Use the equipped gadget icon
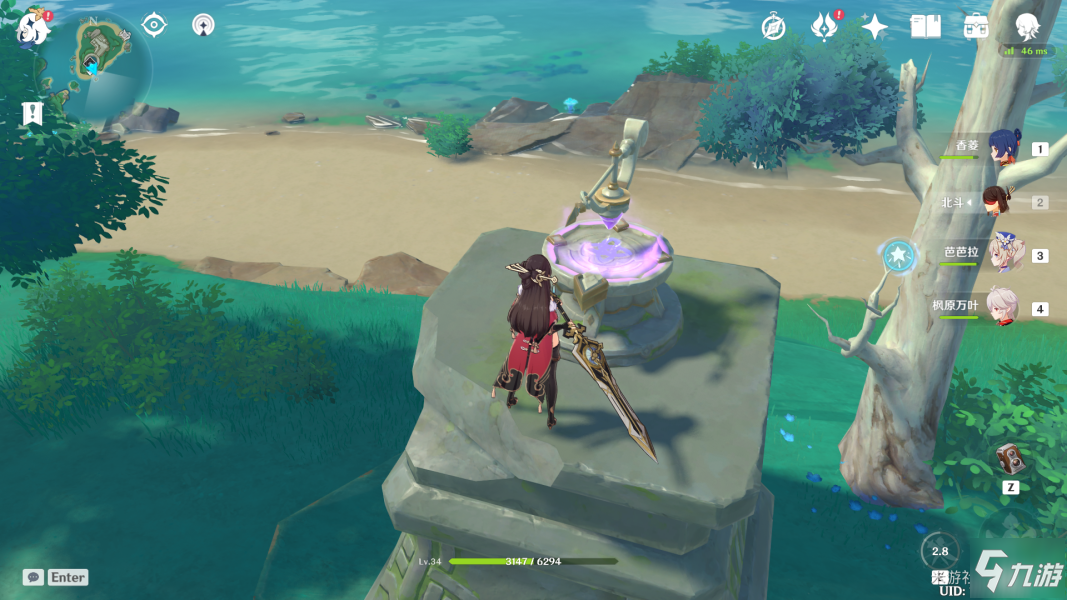Screen dimensions: 1067x600 (x=1011, y=460)
